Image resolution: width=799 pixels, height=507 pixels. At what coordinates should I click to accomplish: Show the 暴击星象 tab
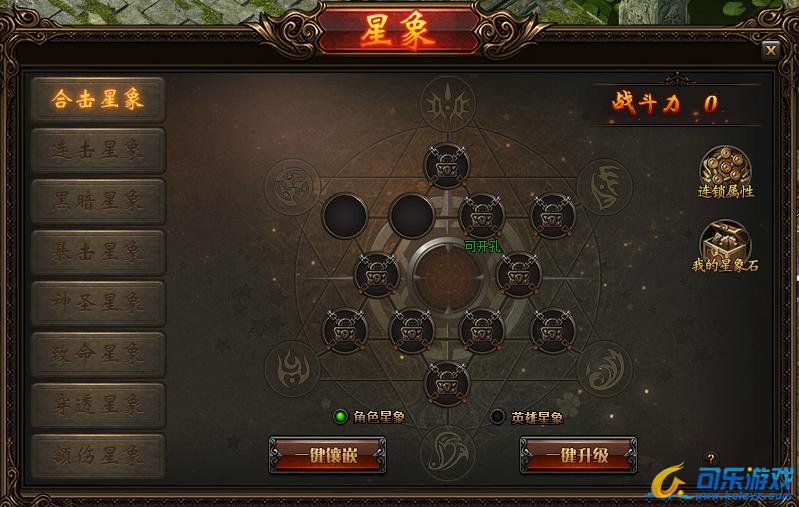(98, 251)
